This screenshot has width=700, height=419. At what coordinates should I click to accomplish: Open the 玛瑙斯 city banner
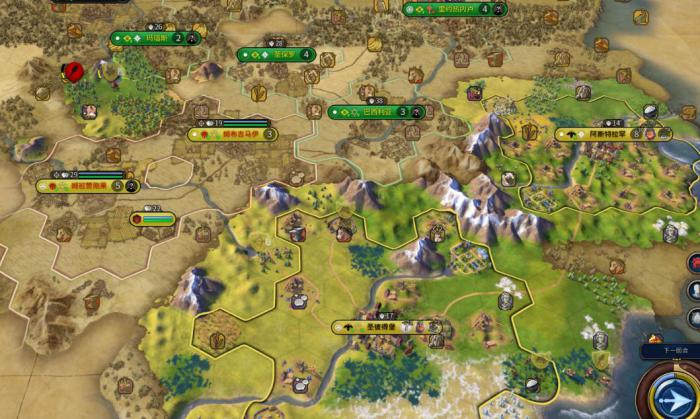pos(155,39)
